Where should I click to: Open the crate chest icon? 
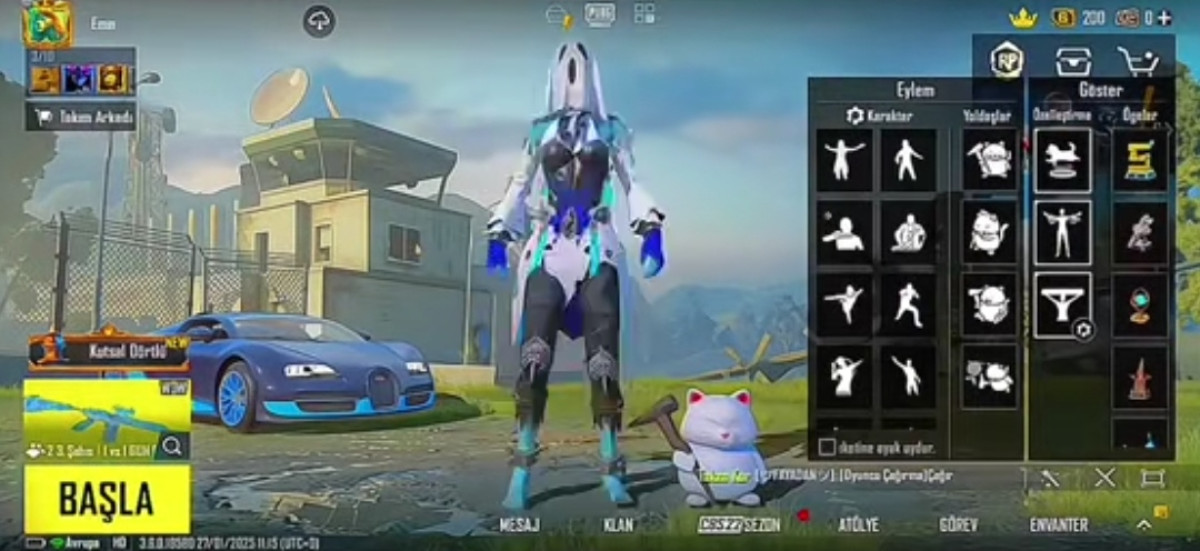[x=1073, y=61]
